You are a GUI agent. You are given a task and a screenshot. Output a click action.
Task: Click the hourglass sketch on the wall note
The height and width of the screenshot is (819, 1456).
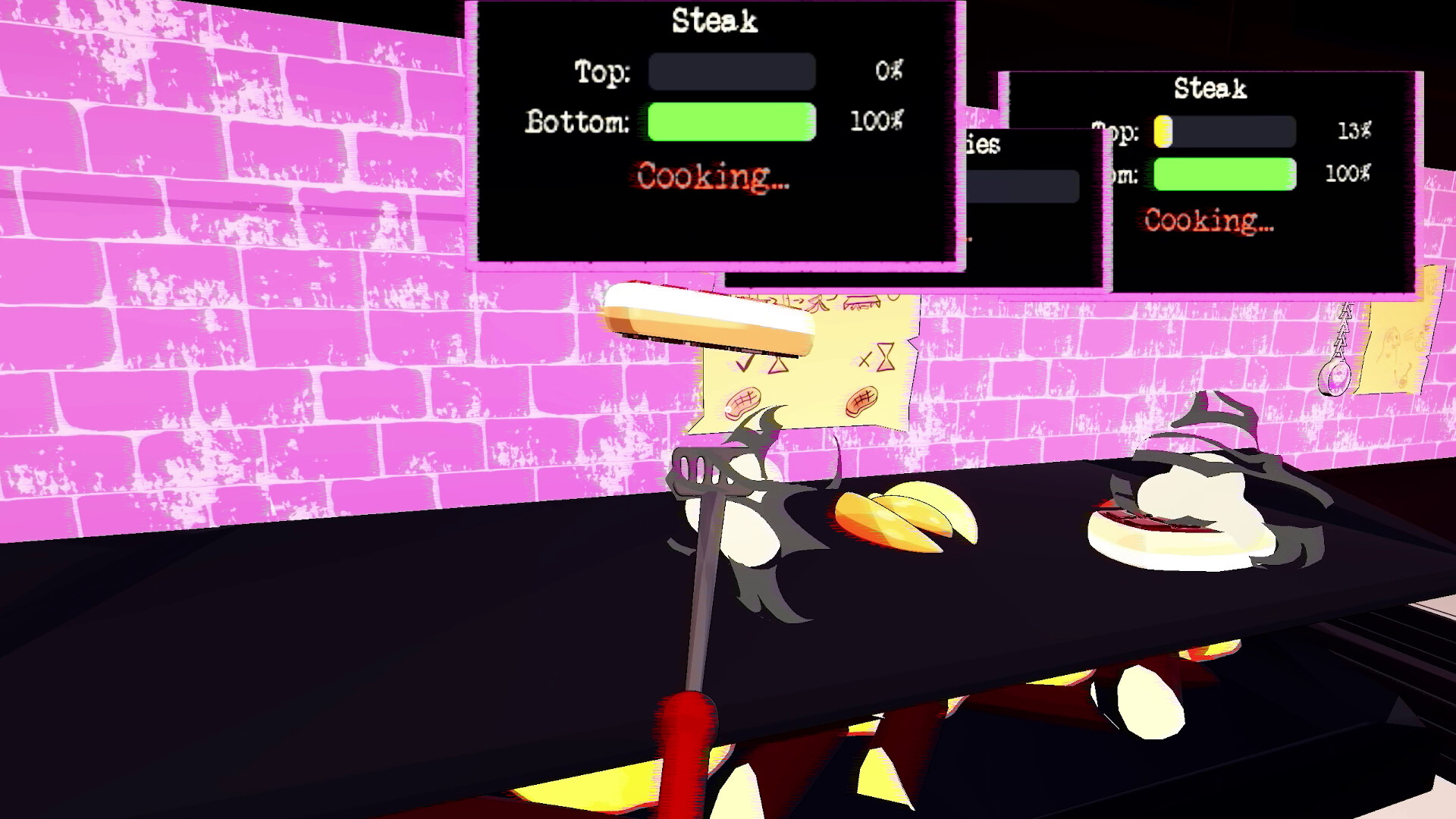(885, 356)
